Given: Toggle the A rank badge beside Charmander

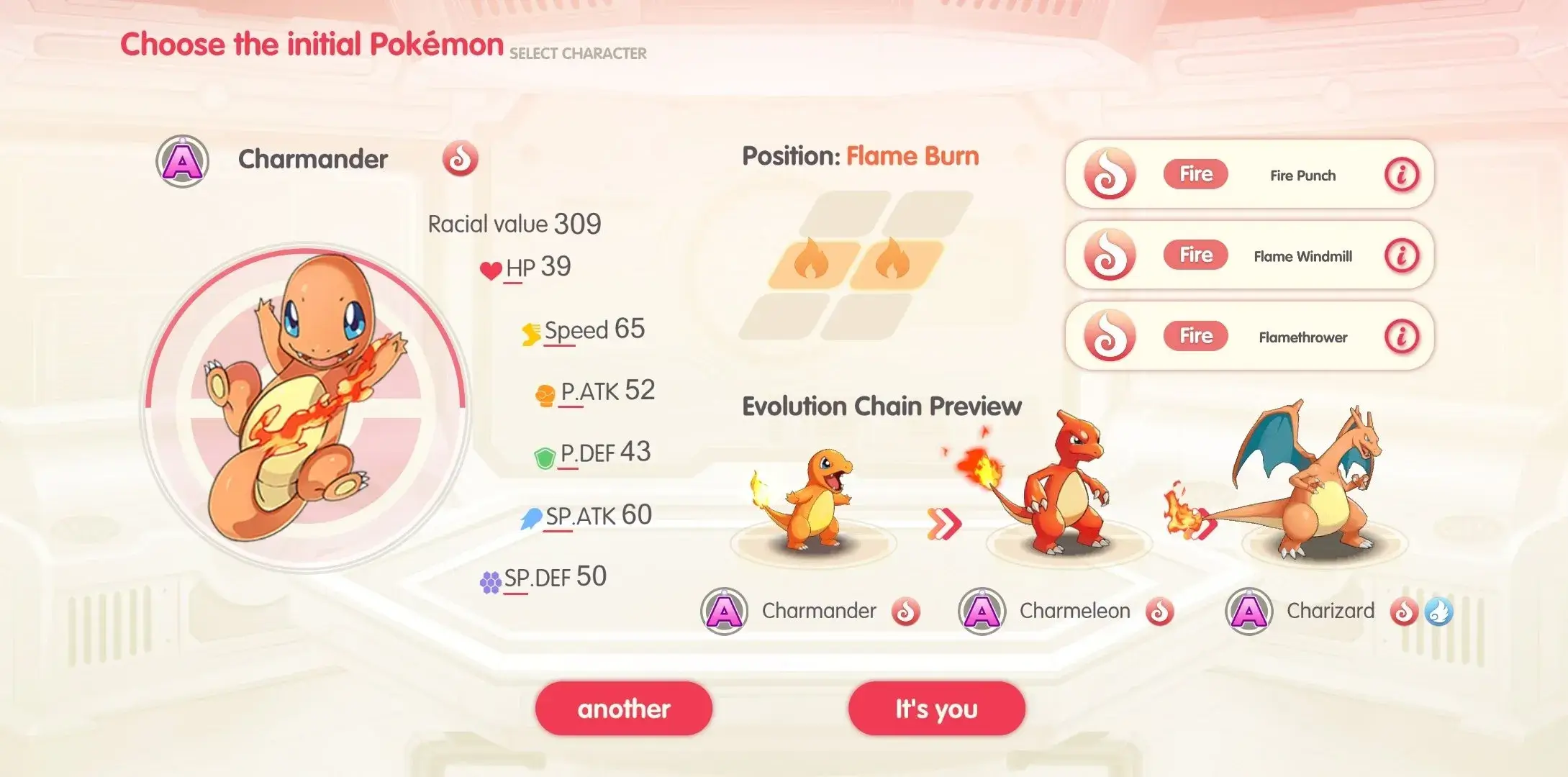Looking at the screenshot, I should tap(183, 159).
